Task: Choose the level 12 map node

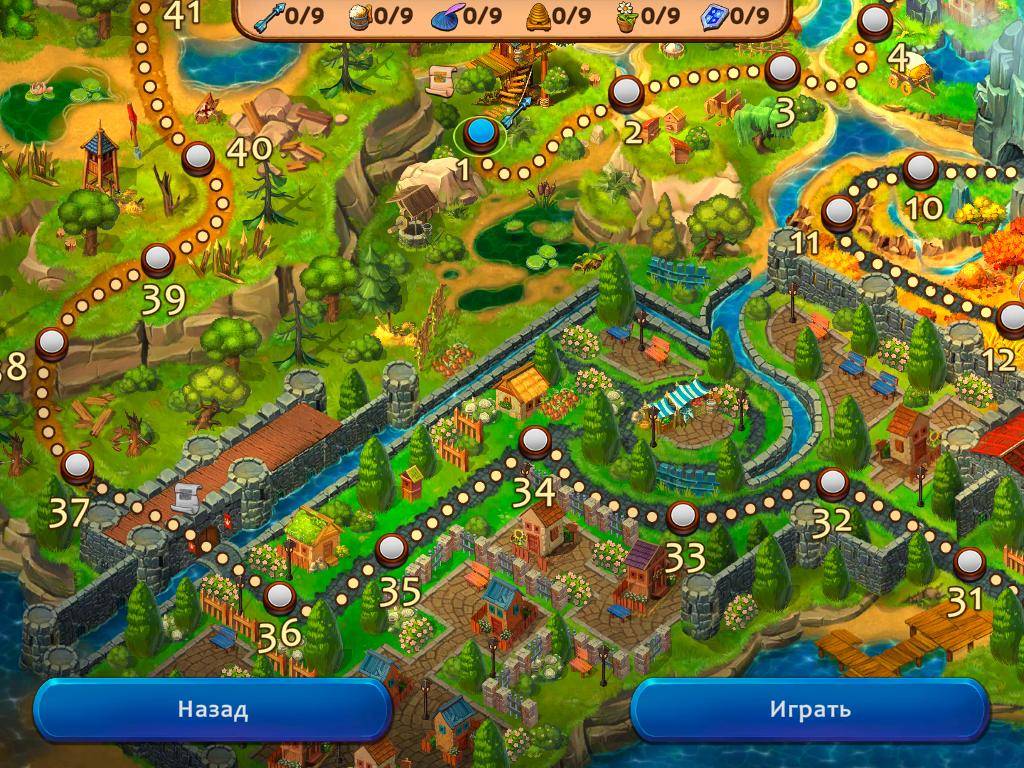Action: 1012,319
